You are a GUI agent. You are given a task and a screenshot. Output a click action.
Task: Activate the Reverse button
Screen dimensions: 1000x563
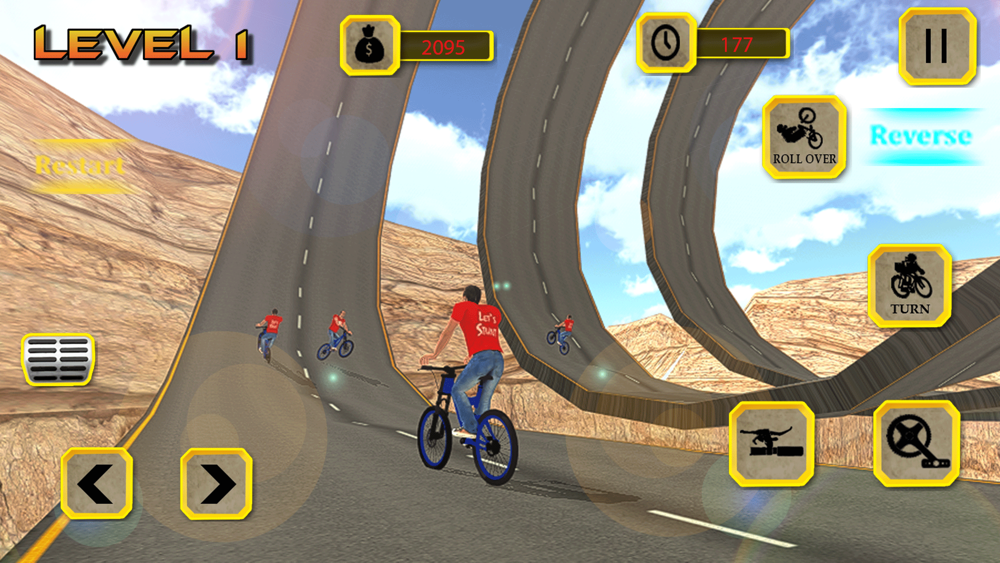921,136
